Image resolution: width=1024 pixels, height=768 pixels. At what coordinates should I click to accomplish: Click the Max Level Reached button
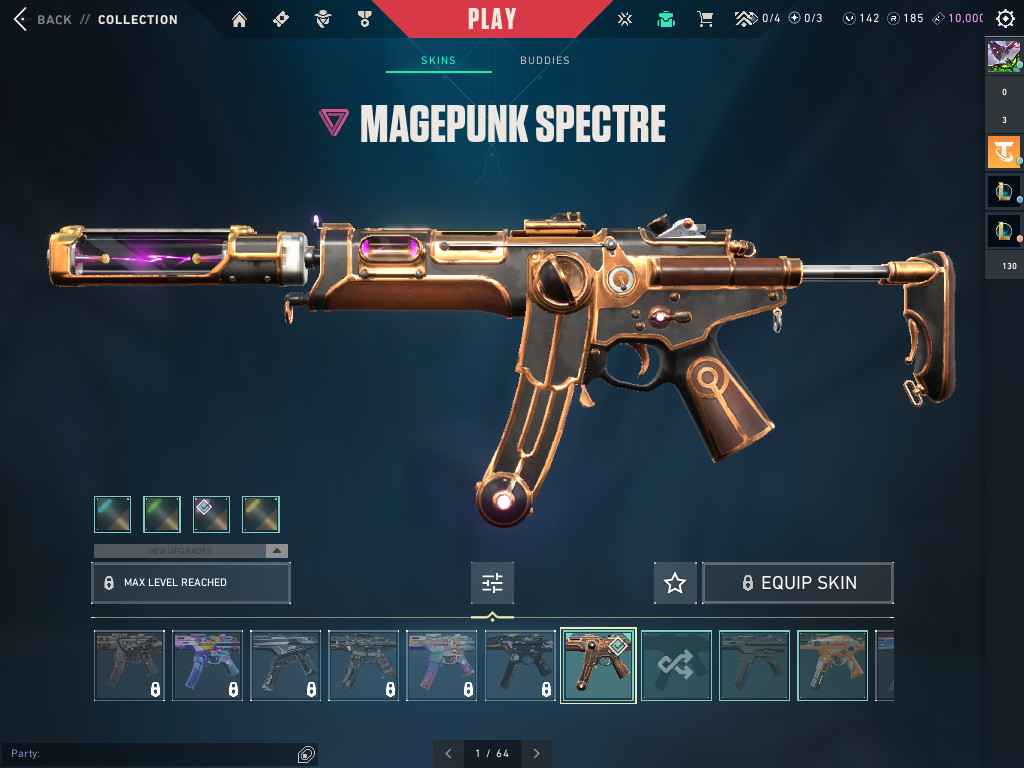pos(191,582)
